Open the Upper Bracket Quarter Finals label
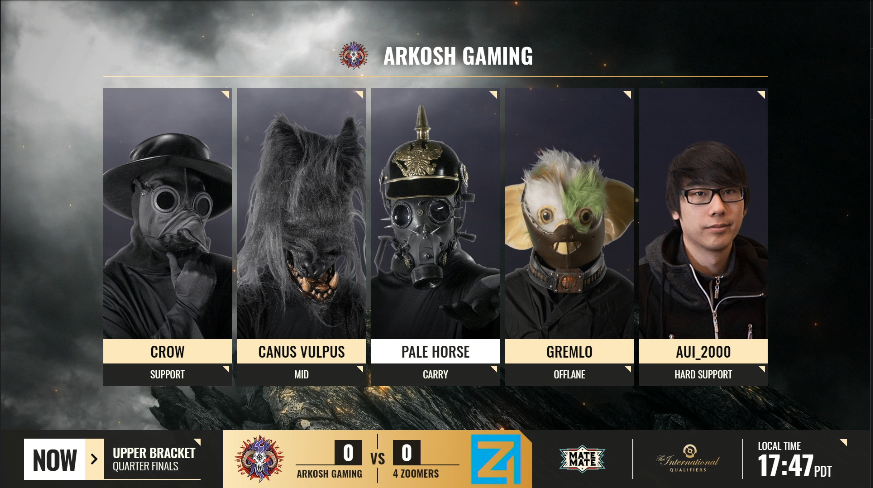873x488 pixels. coord(153,460)
